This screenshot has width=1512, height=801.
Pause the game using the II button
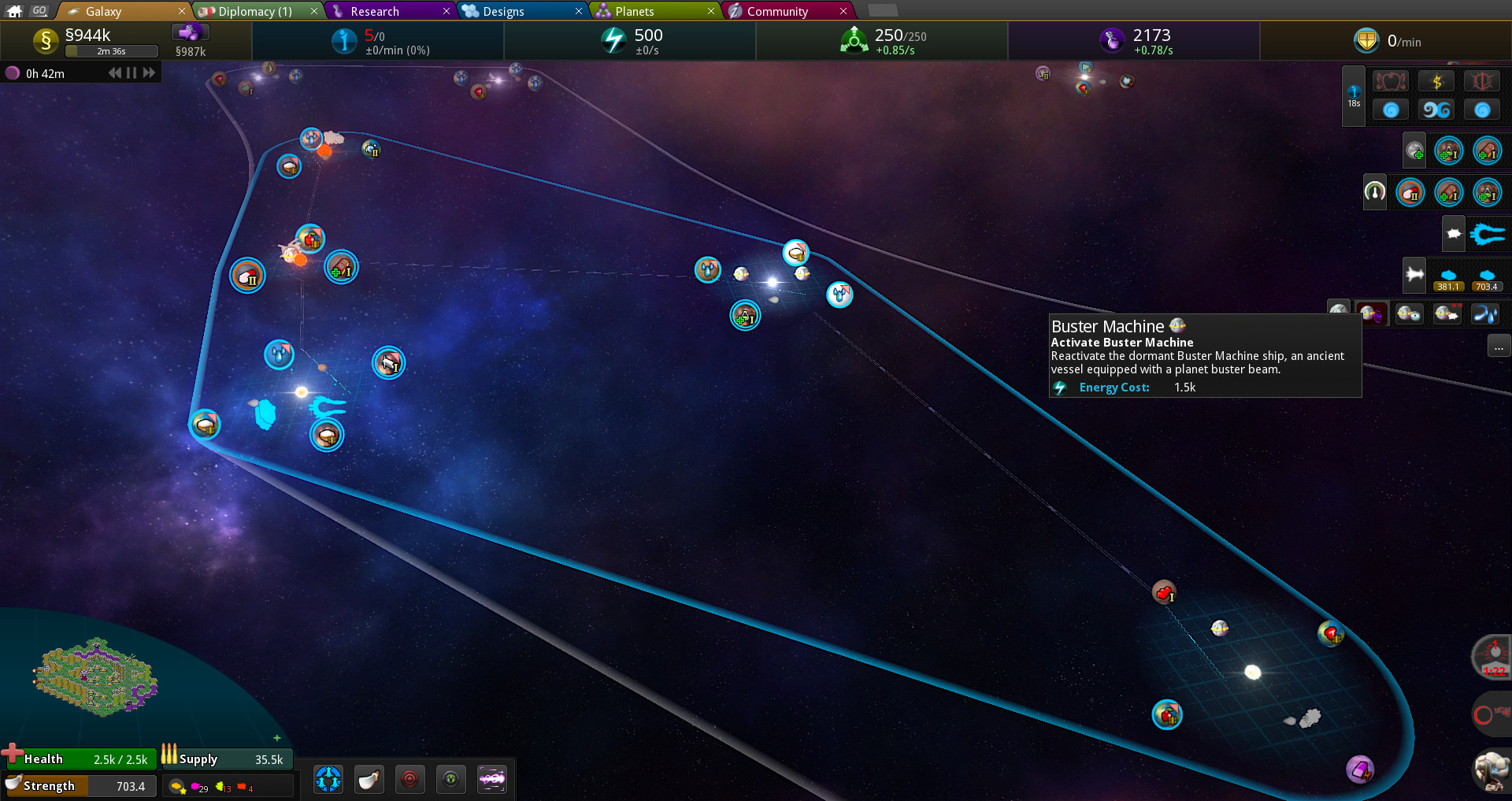click(131, 72)
